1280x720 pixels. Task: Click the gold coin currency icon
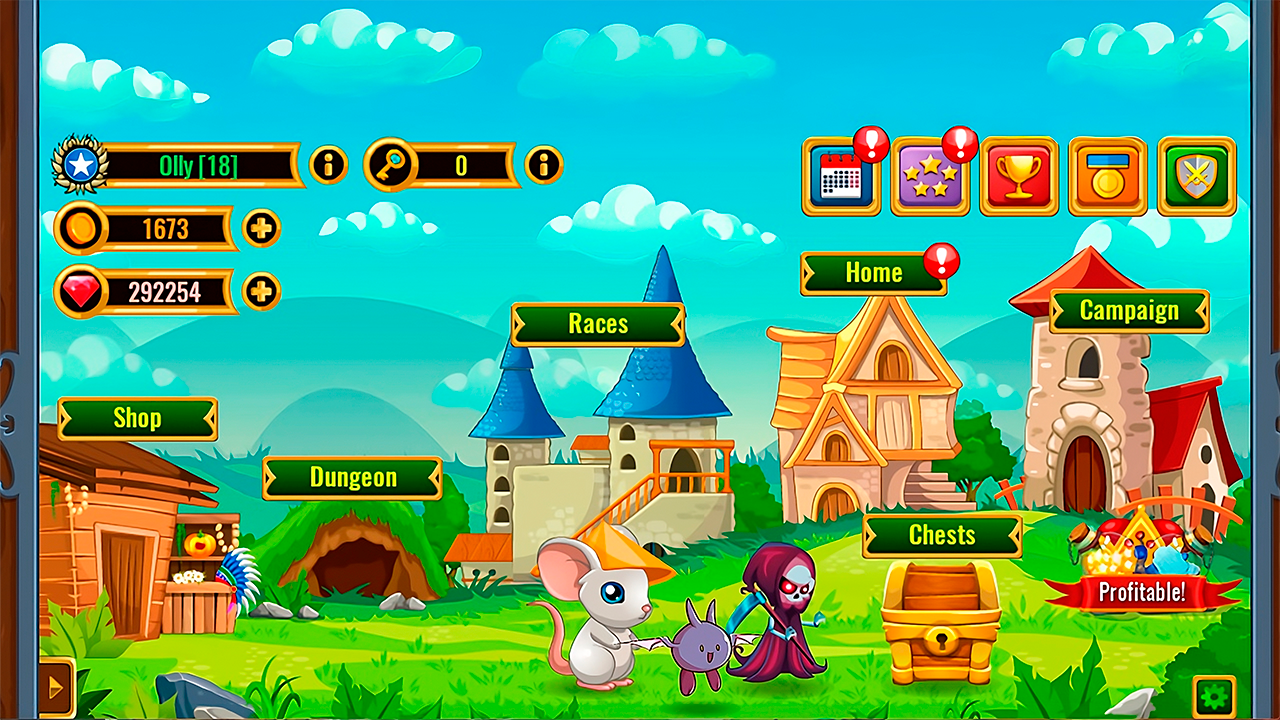click(81, 228)
